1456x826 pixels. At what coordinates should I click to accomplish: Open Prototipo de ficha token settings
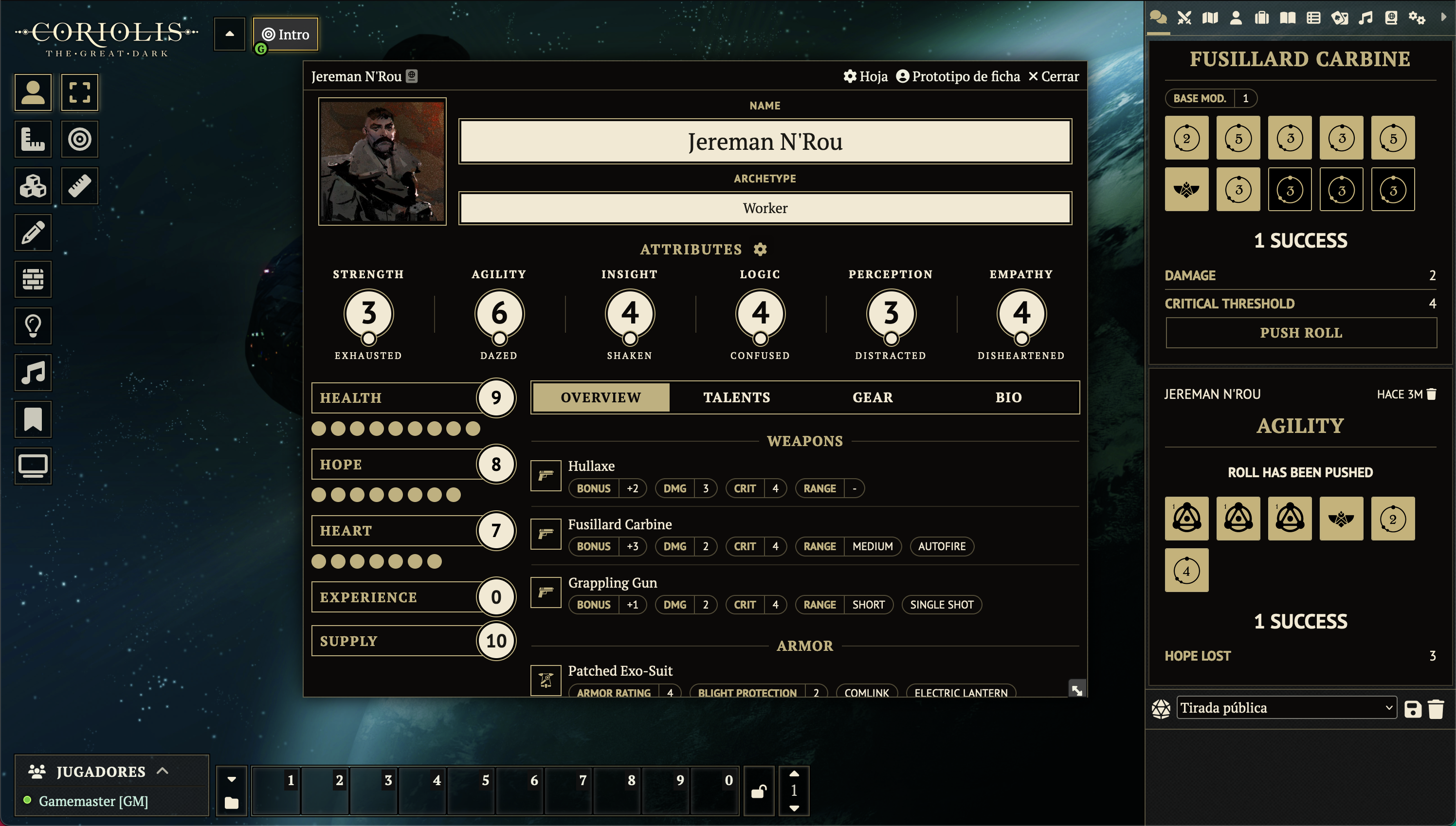pyautogui.click(x=958, y=76)
